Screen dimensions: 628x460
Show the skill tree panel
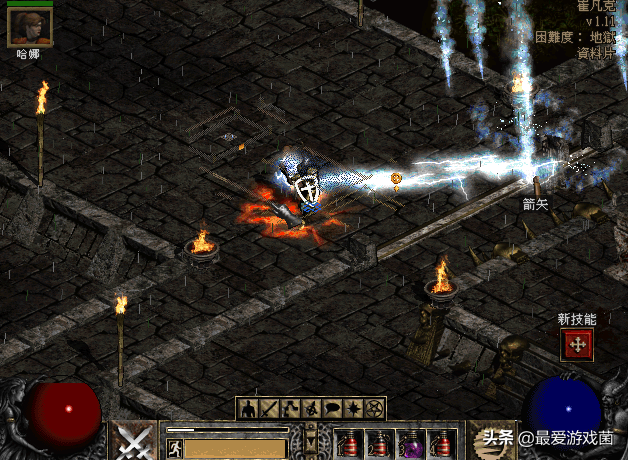click(290, 408)
